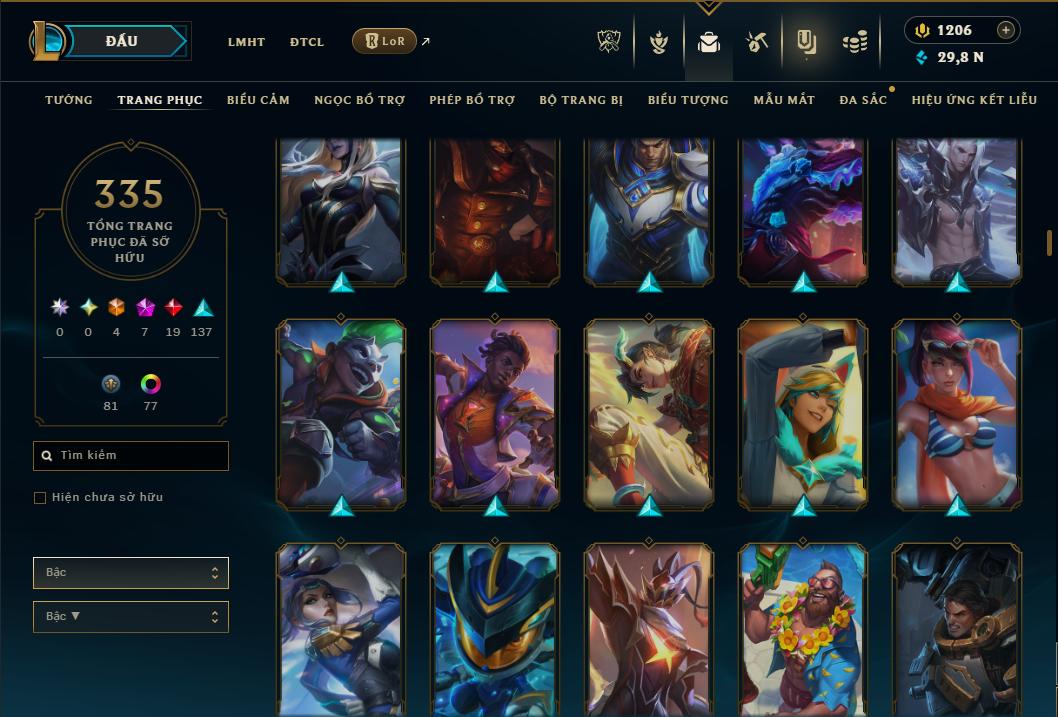Choose the bearded man with flower lei skin
This screenshot has width=1058, height=717.
pos(803,630)
